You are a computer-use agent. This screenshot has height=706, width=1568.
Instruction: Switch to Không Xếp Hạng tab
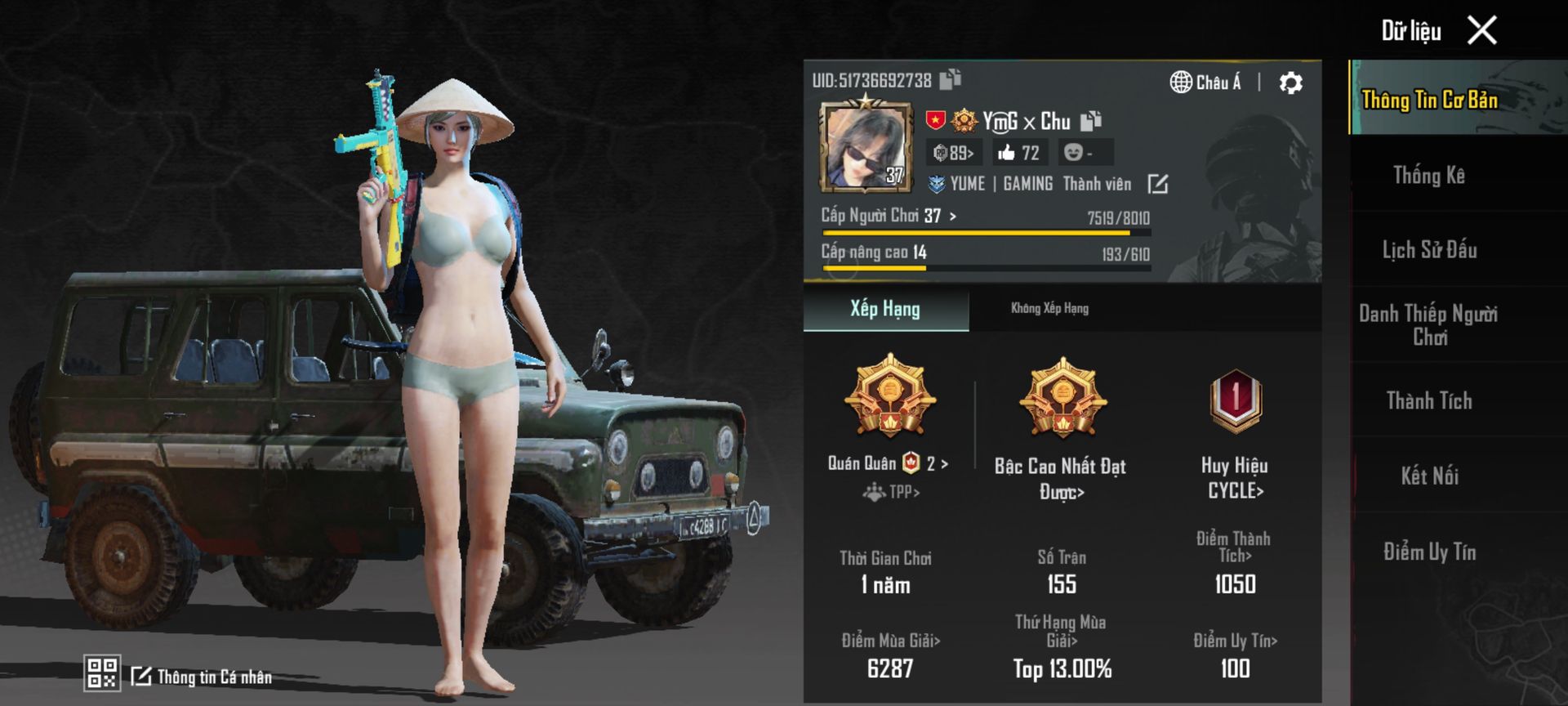(1049, 309)
